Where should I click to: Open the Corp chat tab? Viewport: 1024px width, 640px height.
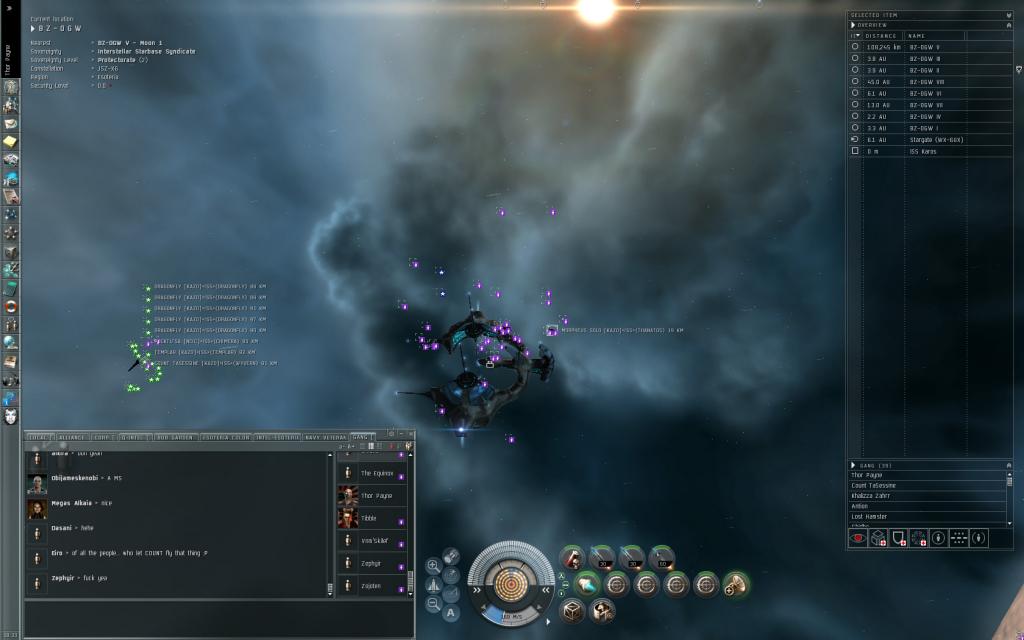[x=102, y=437]
